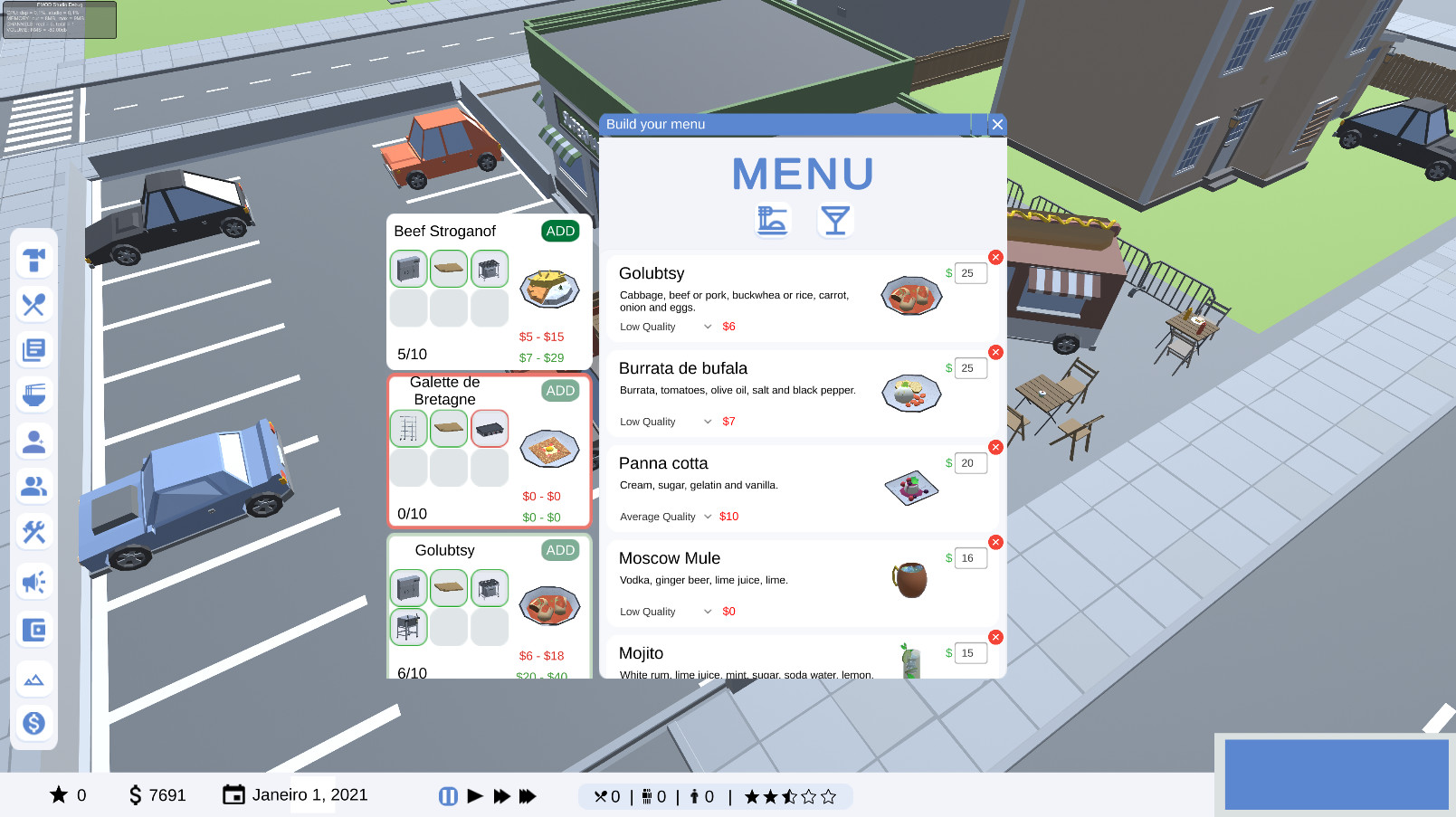Open the build hammer tool in the sidebar
The image size is (1456, 817).
[x=34, y=260]
